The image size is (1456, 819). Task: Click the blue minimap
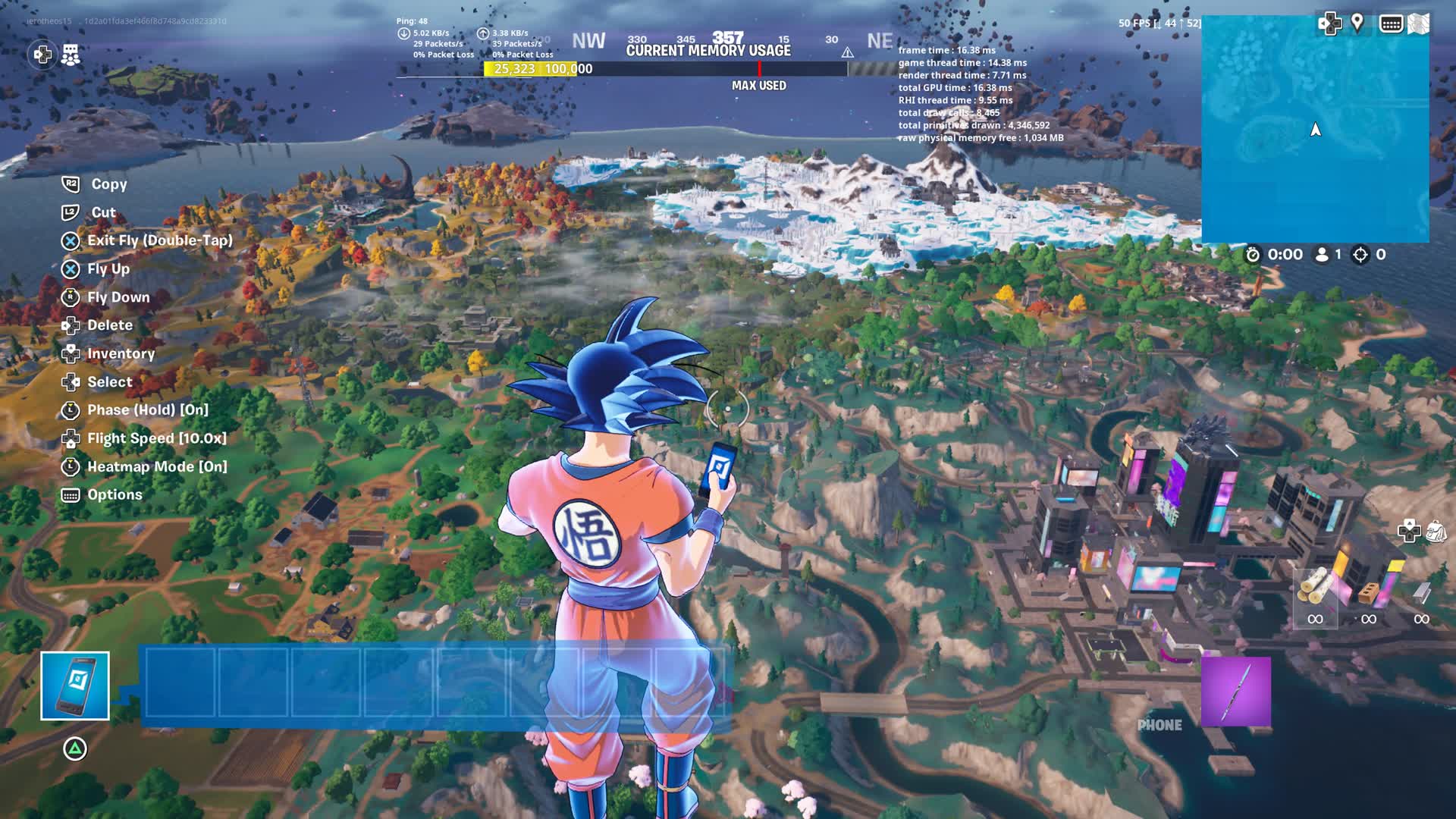[1315, 129]
